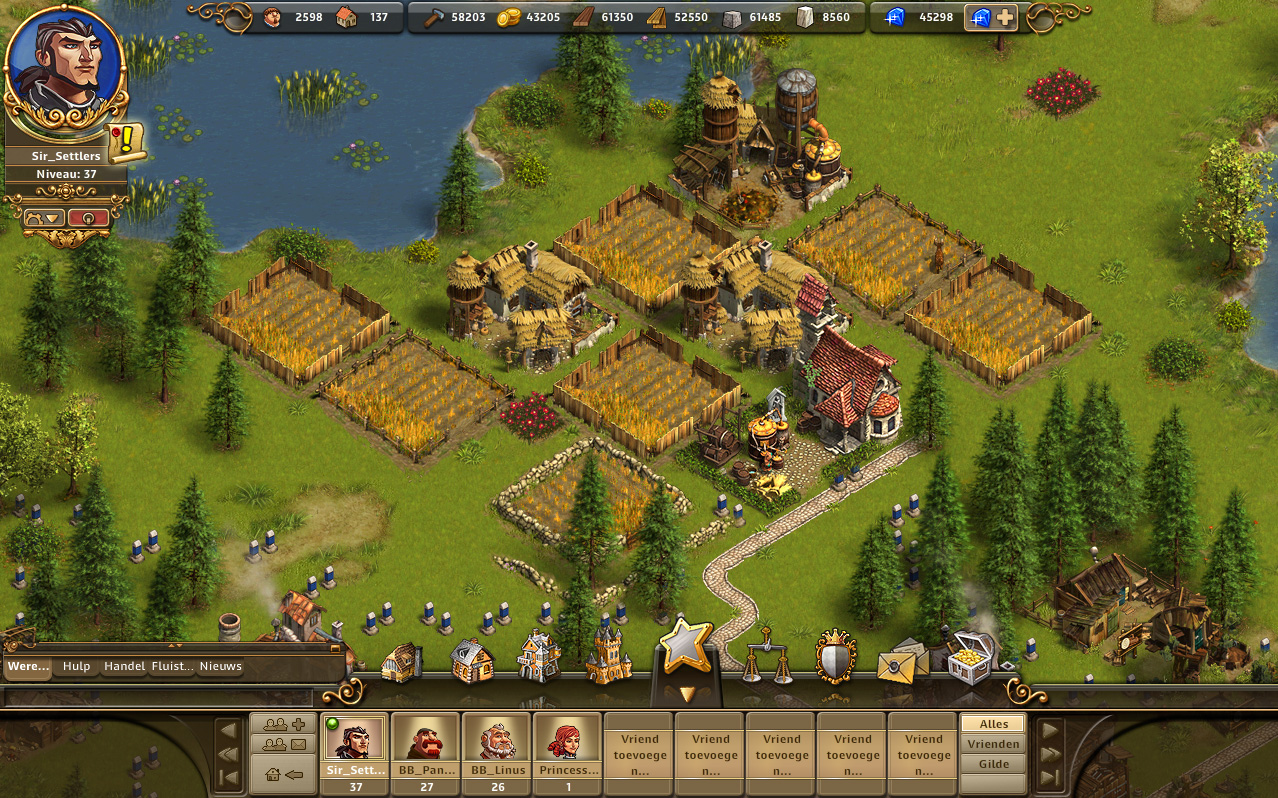Open the castle building menu
This screenshot has width=1278, height=798.
click(608, 657)
